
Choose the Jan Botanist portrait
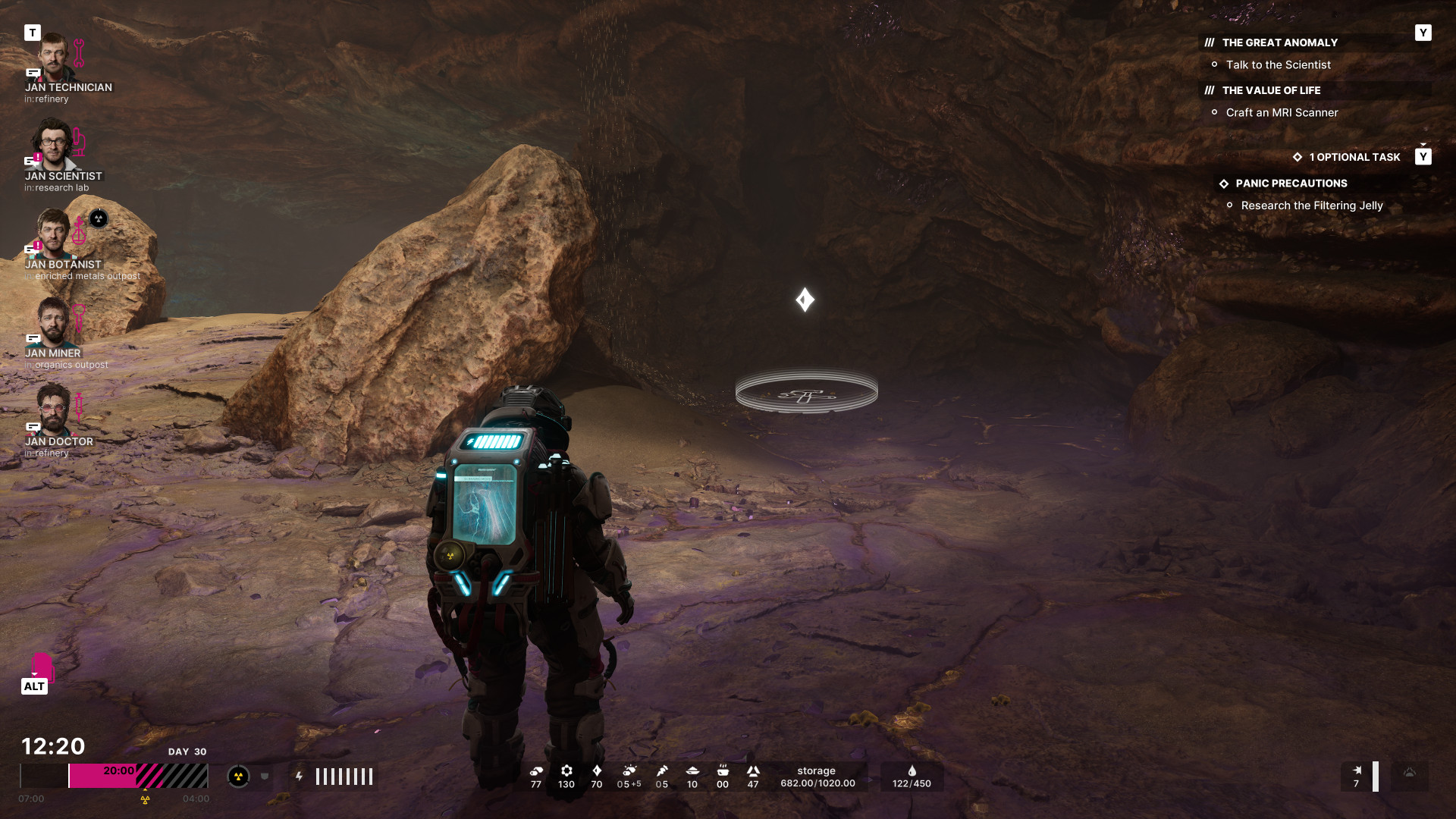pyautogui.click(x=54, y=234)
